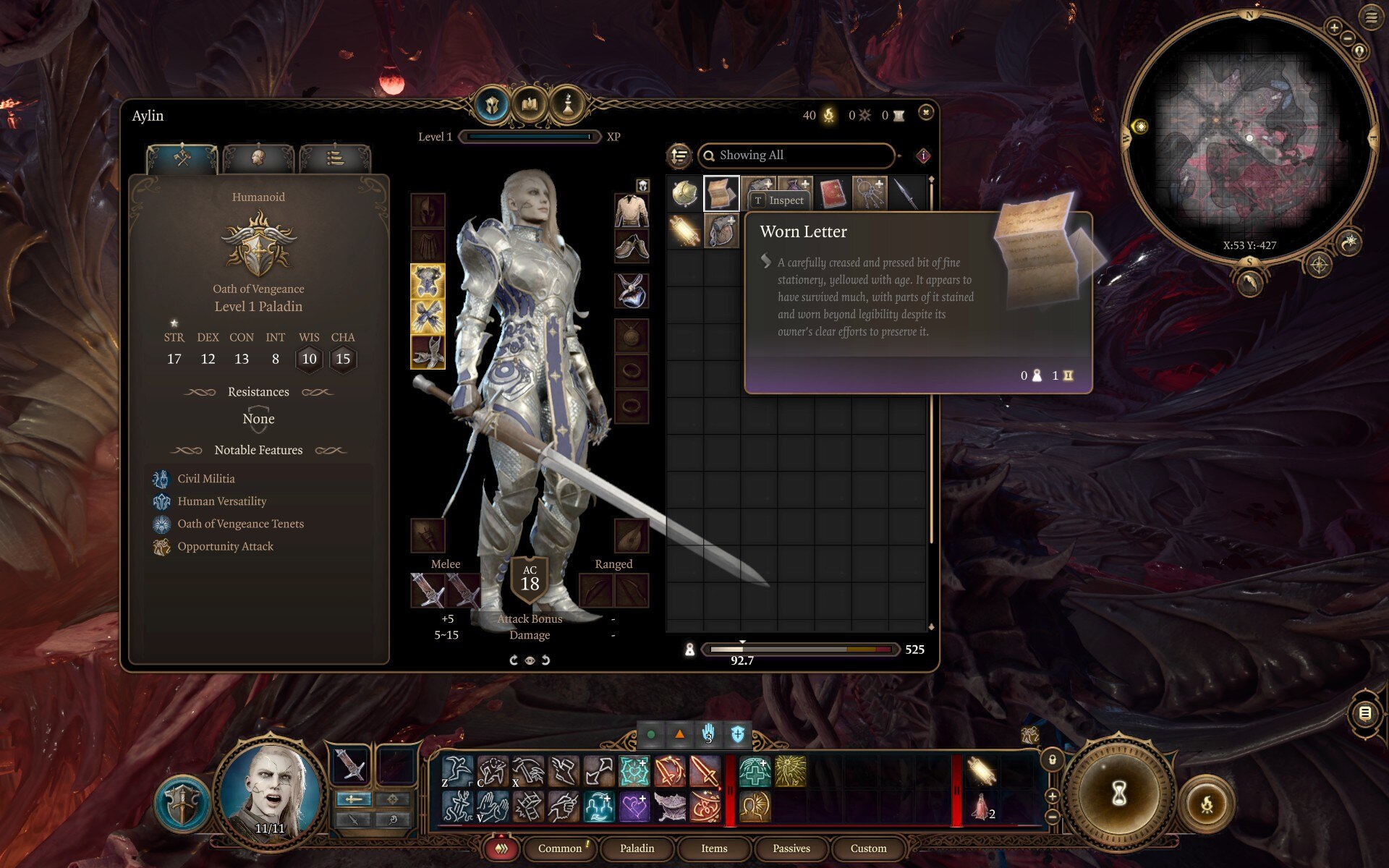Select the red book in inventory
Screen dimensions: 1389x868
(833, 194)
